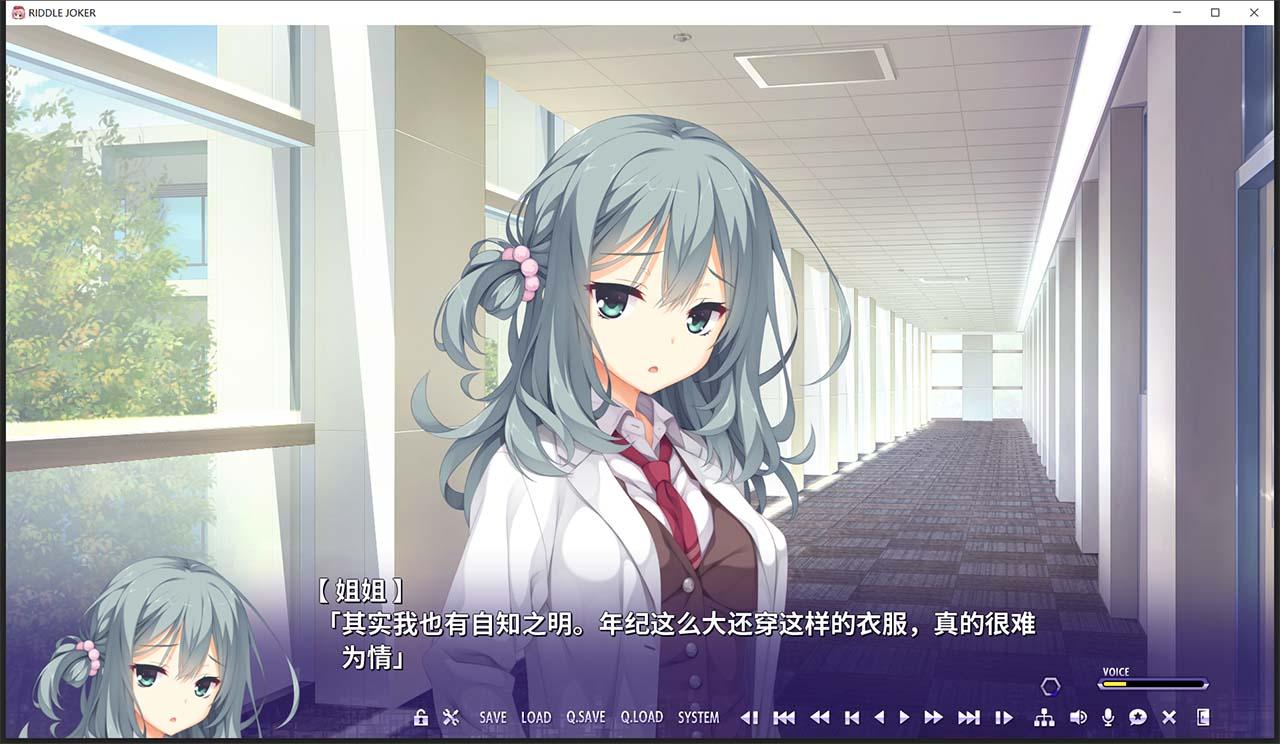The image size is (1280, 744).
Task: Open the SYSTEM menu
Action: 698,717
